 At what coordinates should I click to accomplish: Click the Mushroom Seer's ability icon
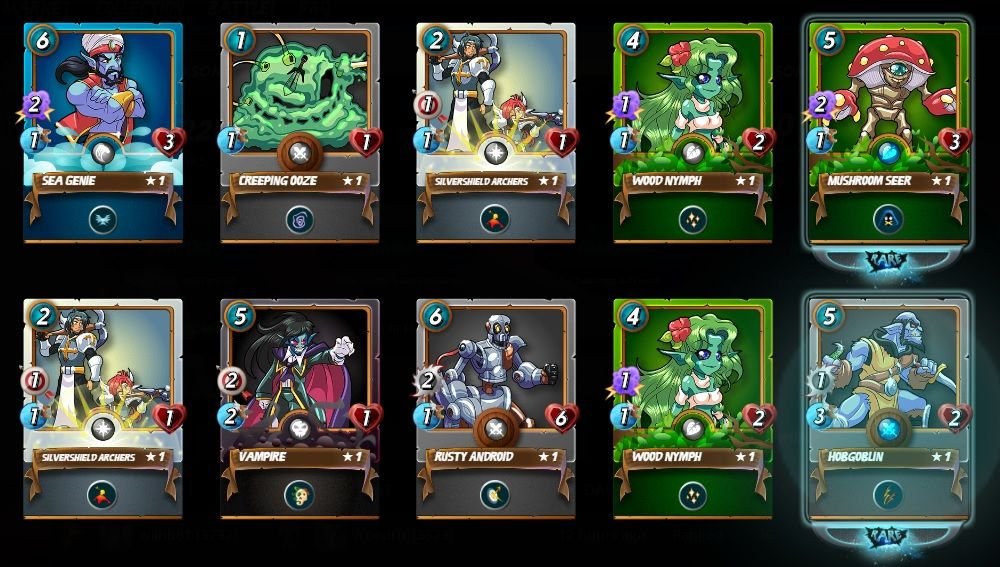888,219
